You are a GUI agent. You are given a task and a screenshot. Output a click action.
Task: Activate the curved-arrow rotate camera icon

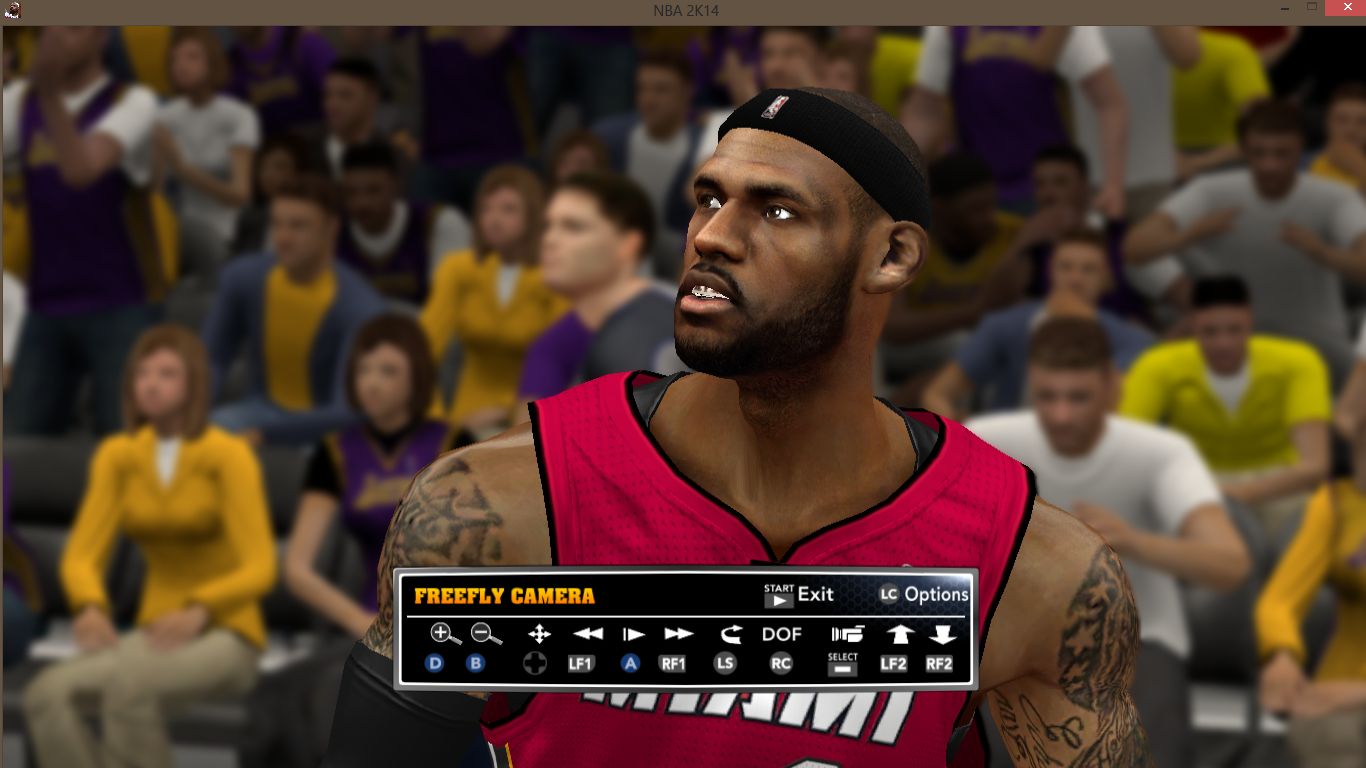tap(731, 633)
